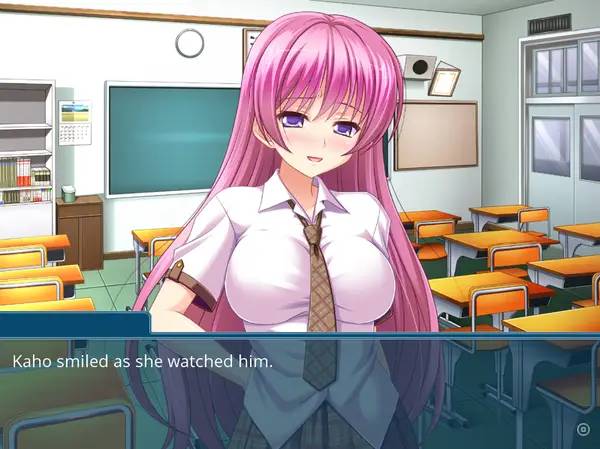This screenshot has height=449, width=600.
Task: Click the circular advance-text icon
Action: (582, 429)
